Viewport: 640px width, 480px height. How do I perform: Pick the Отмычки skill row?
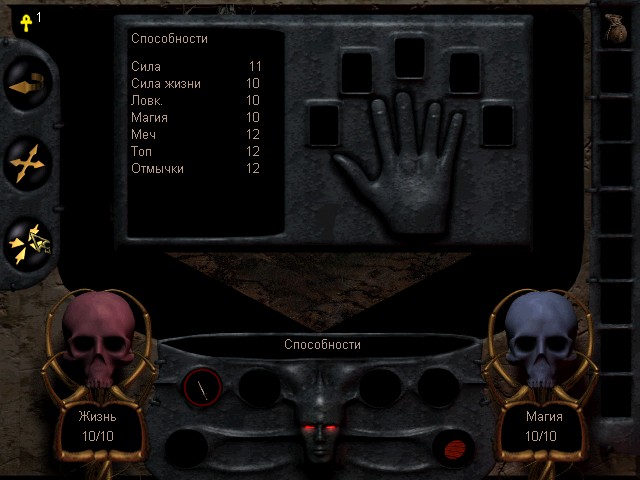tap(196, 168)
